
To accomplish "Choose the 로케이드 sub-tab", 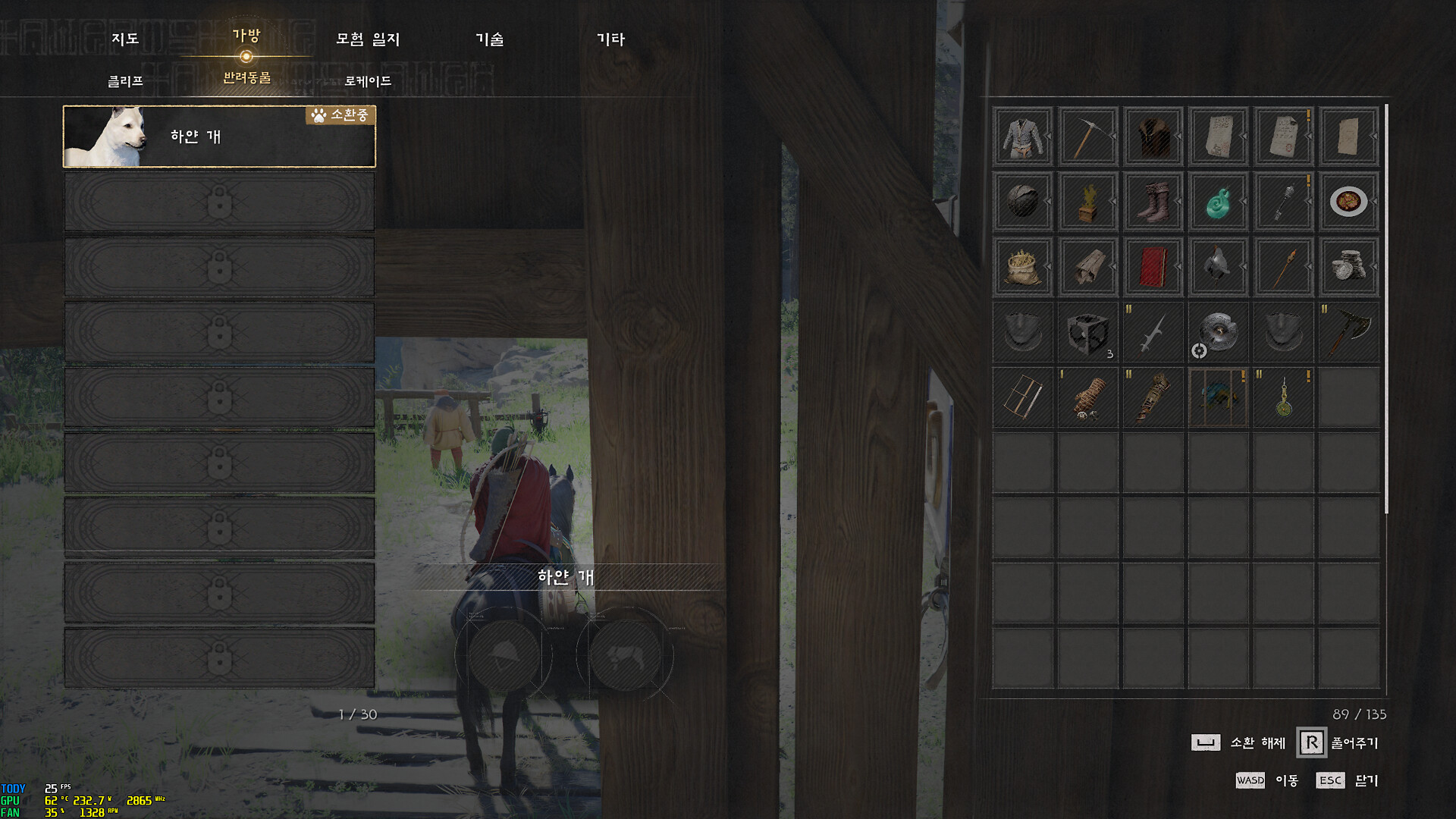I will tap(368, 80).
